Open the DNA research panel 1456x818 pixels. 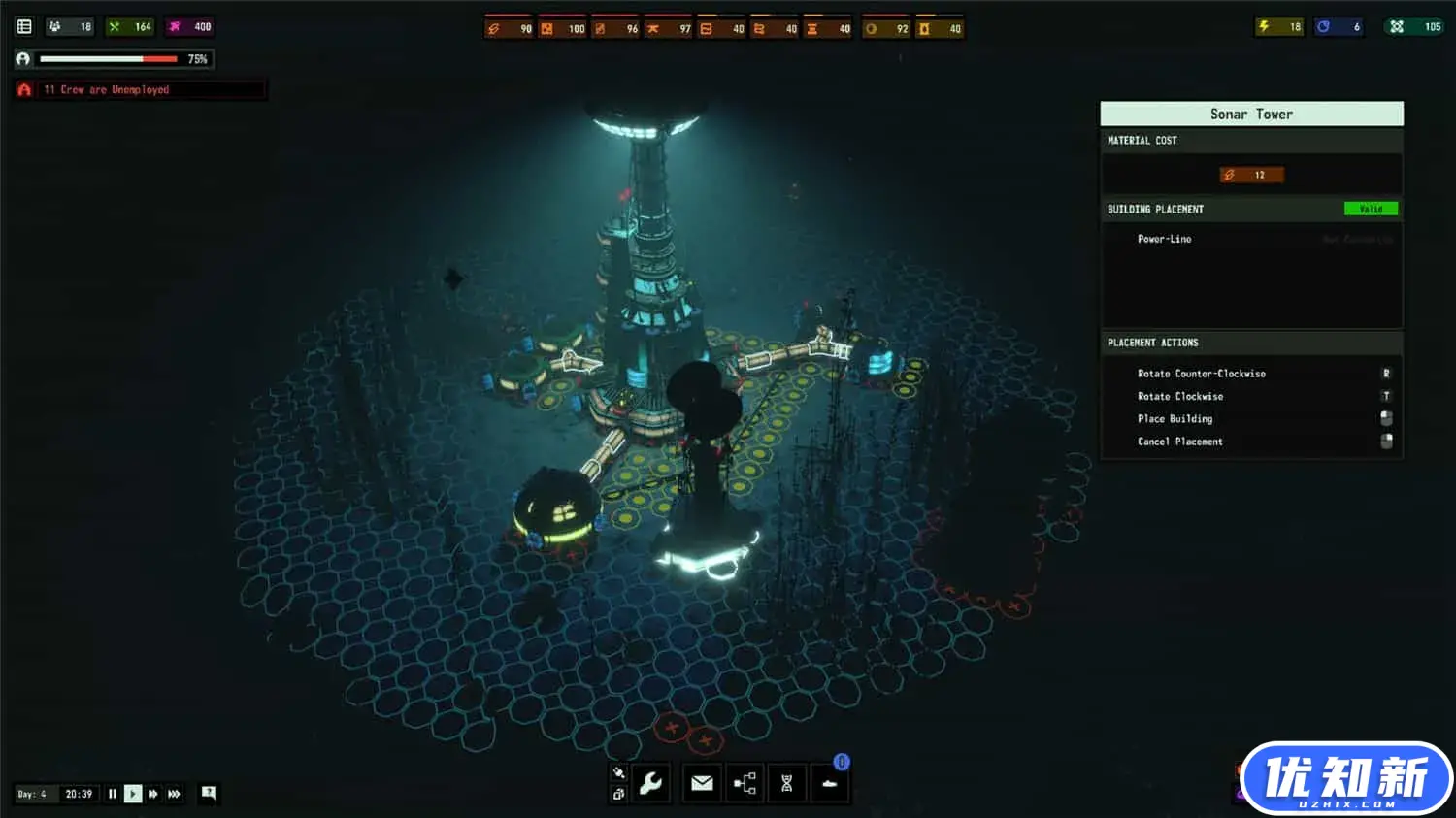coord(787,783)
